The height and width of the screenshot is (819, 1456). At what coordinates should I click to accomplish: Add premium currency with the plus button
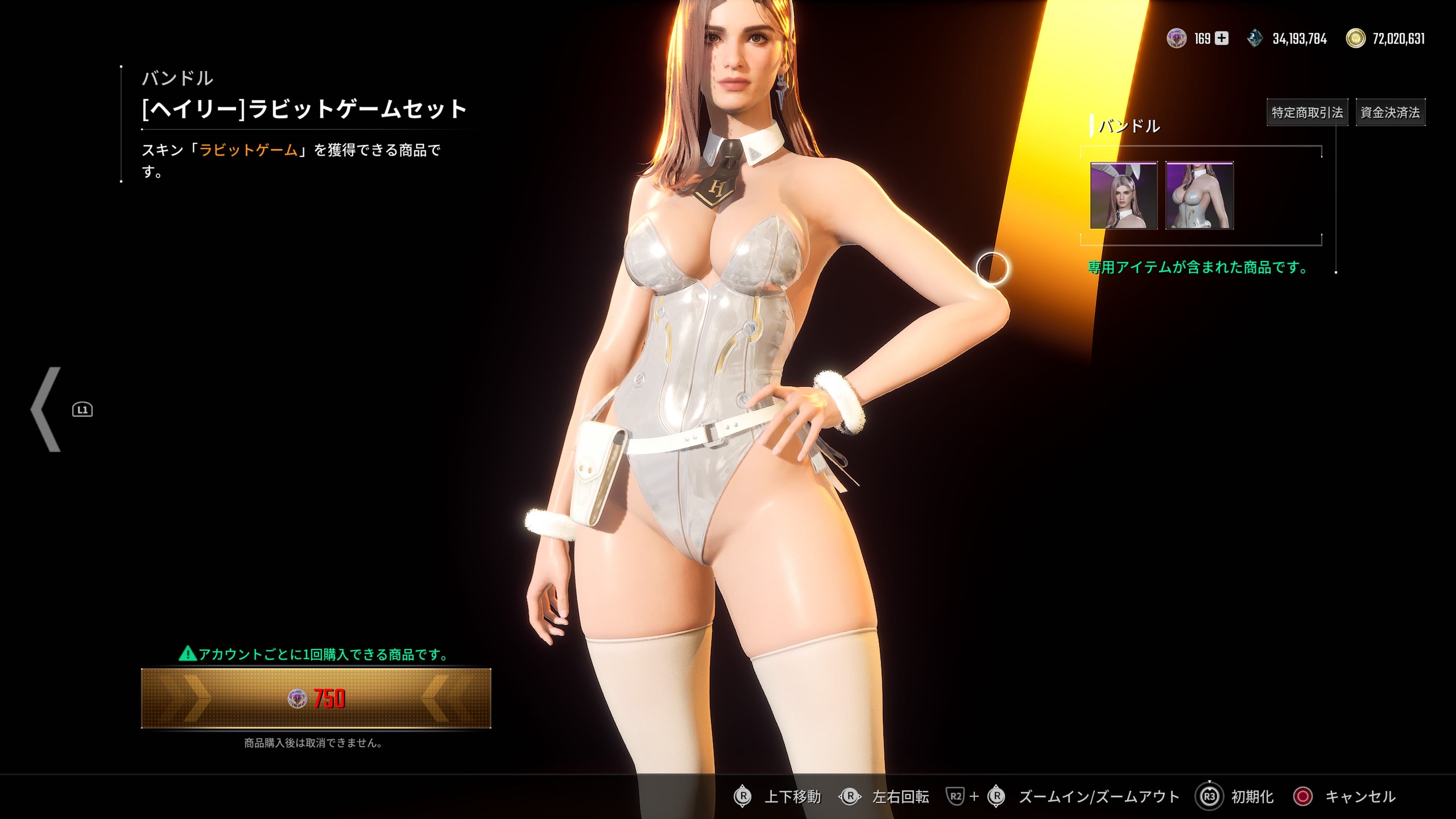[1221, 38]
